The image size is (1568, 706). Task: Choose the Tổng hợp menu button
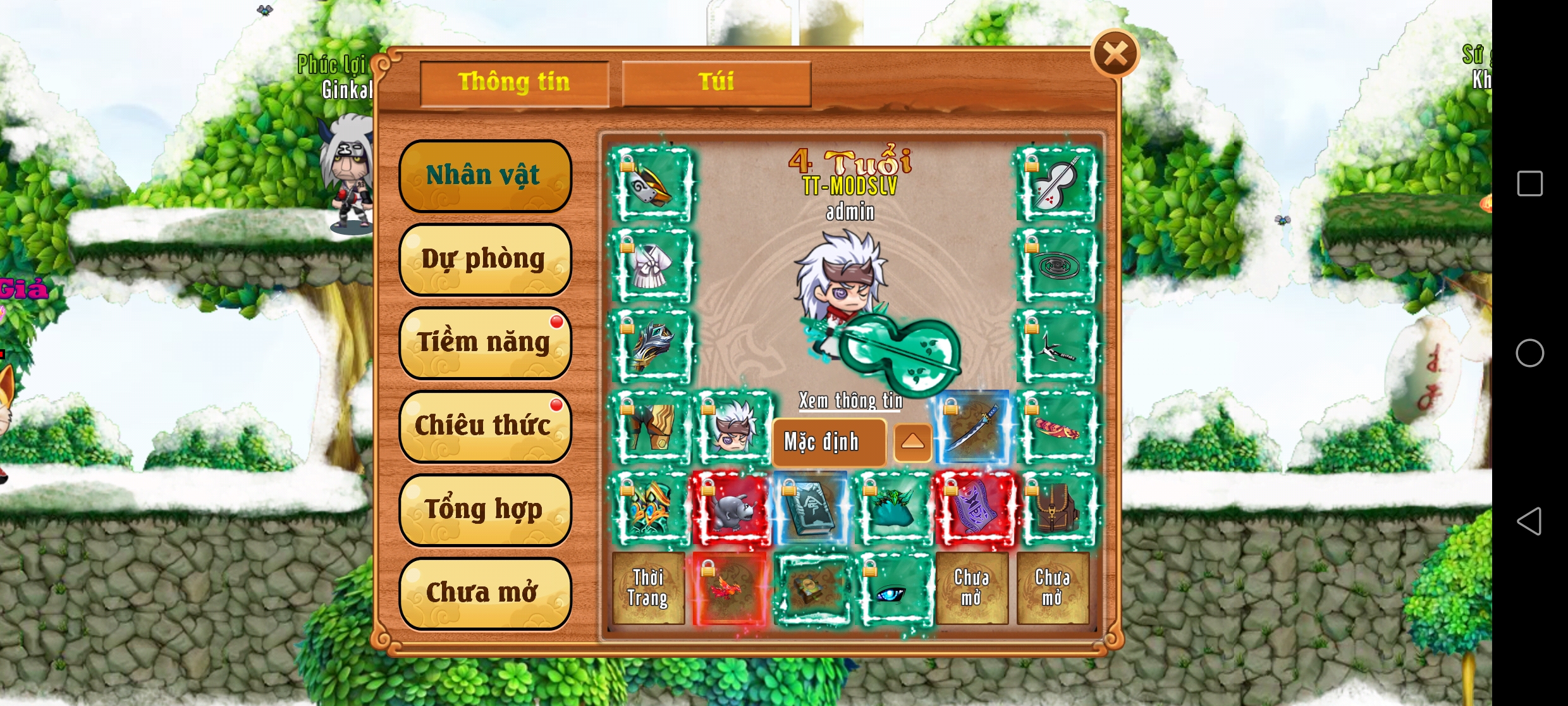[x=485, y=509]
